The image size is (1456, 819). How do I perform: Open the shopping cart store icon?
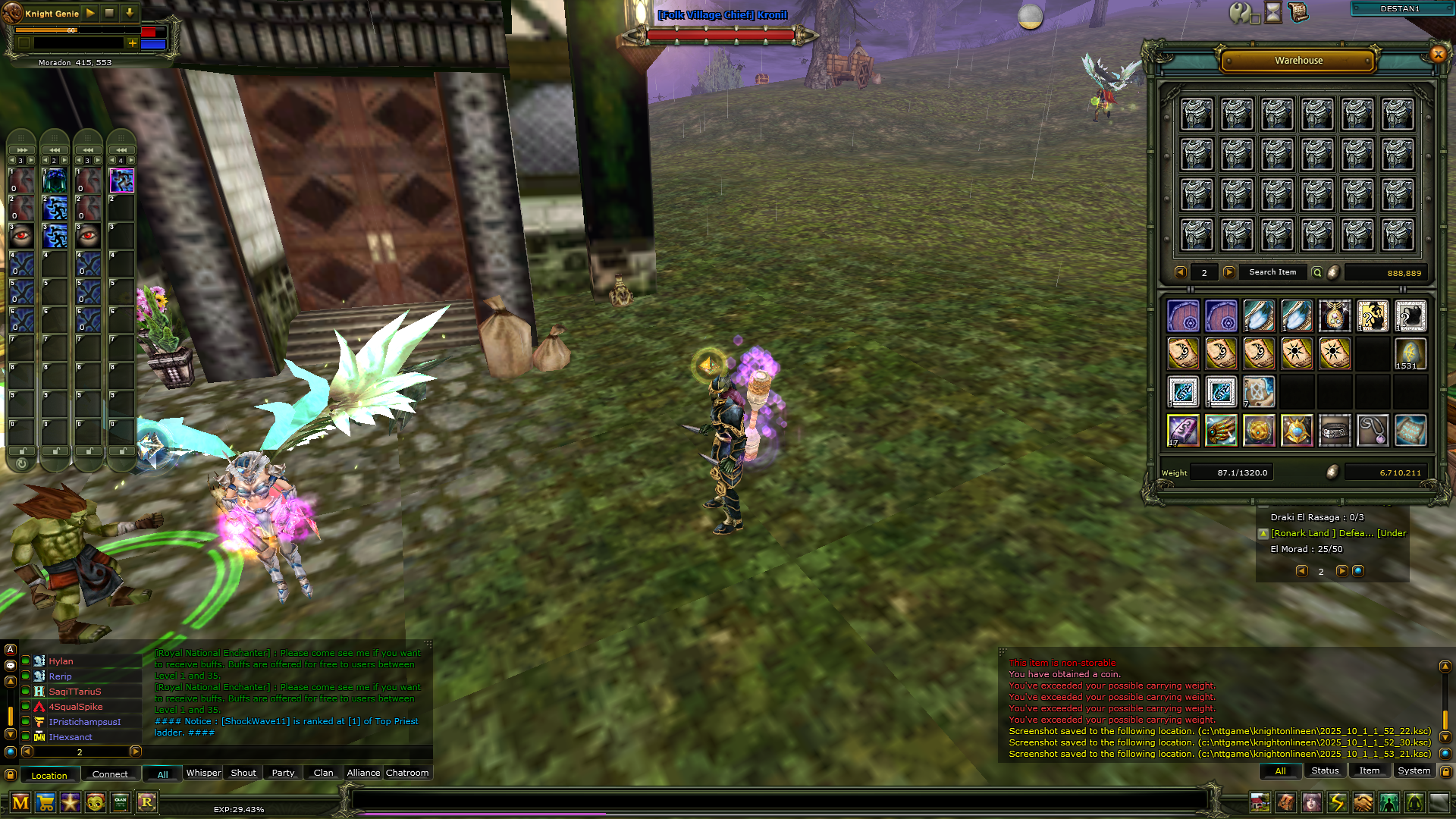45,802
